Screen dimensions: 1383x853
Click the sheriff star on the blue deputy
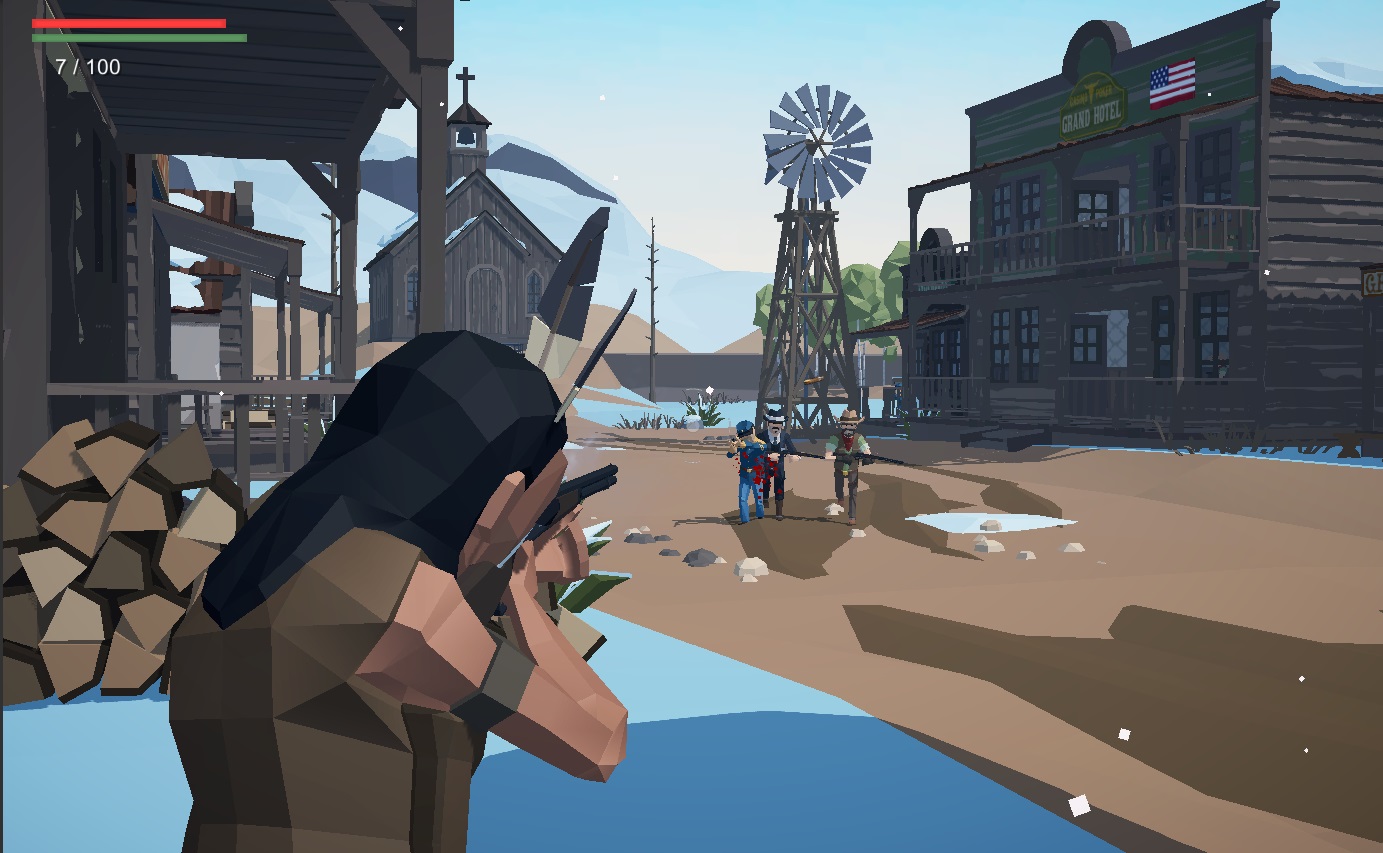(x=762, y=446)
